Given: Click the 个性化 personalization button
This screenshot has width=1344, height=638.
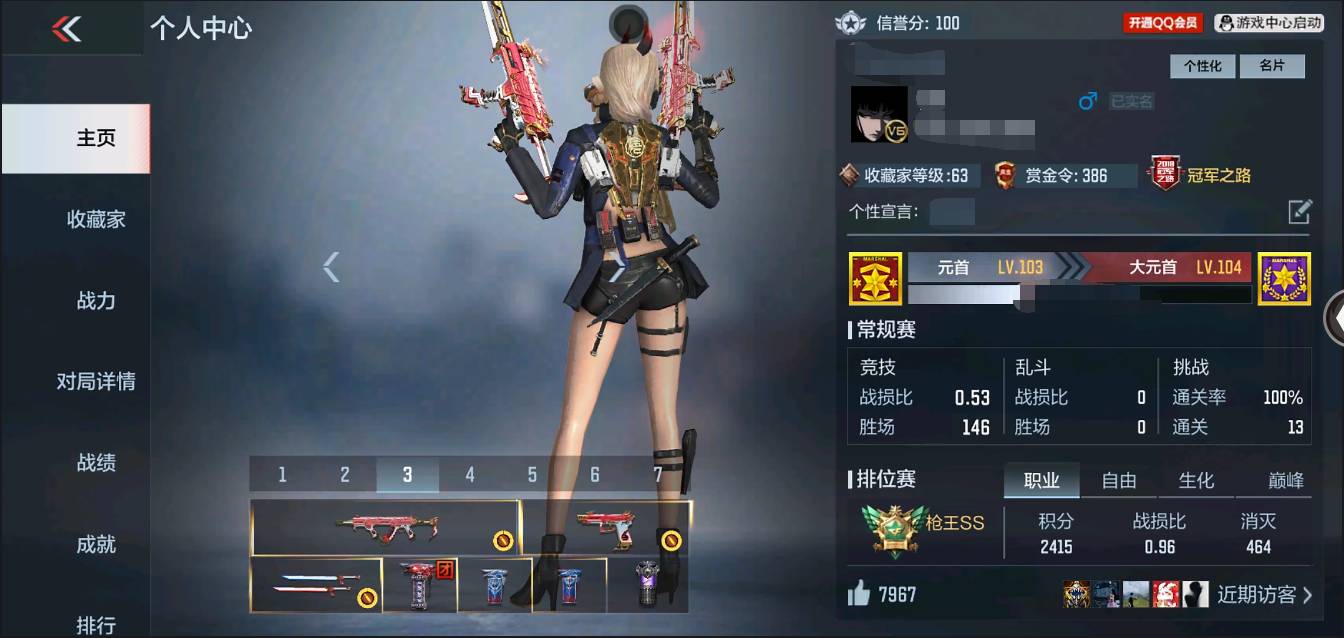Looking at the screenshot, I should (x=1202, y=66).
